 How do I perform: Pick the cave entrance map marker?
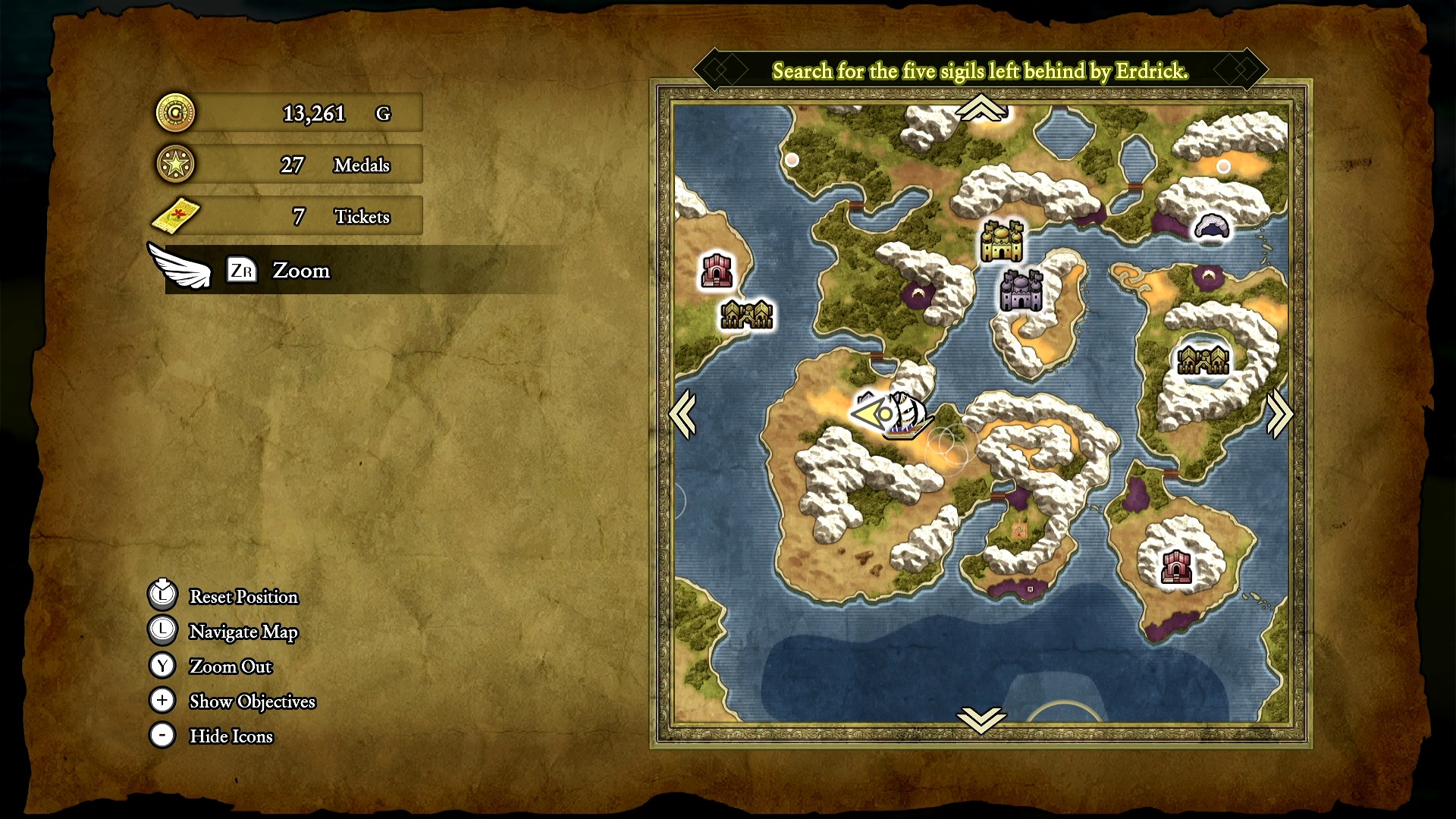(x=1211, y=226)
